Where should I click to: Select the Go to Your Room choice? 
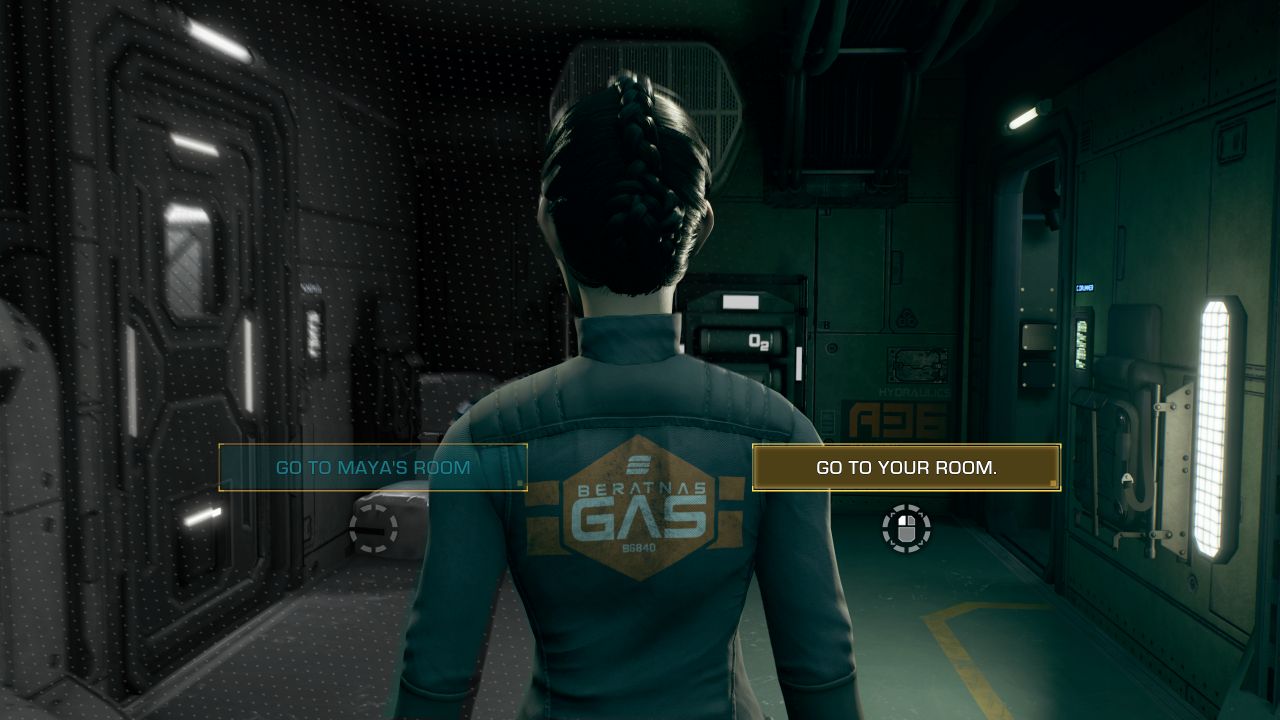(906, 467)
